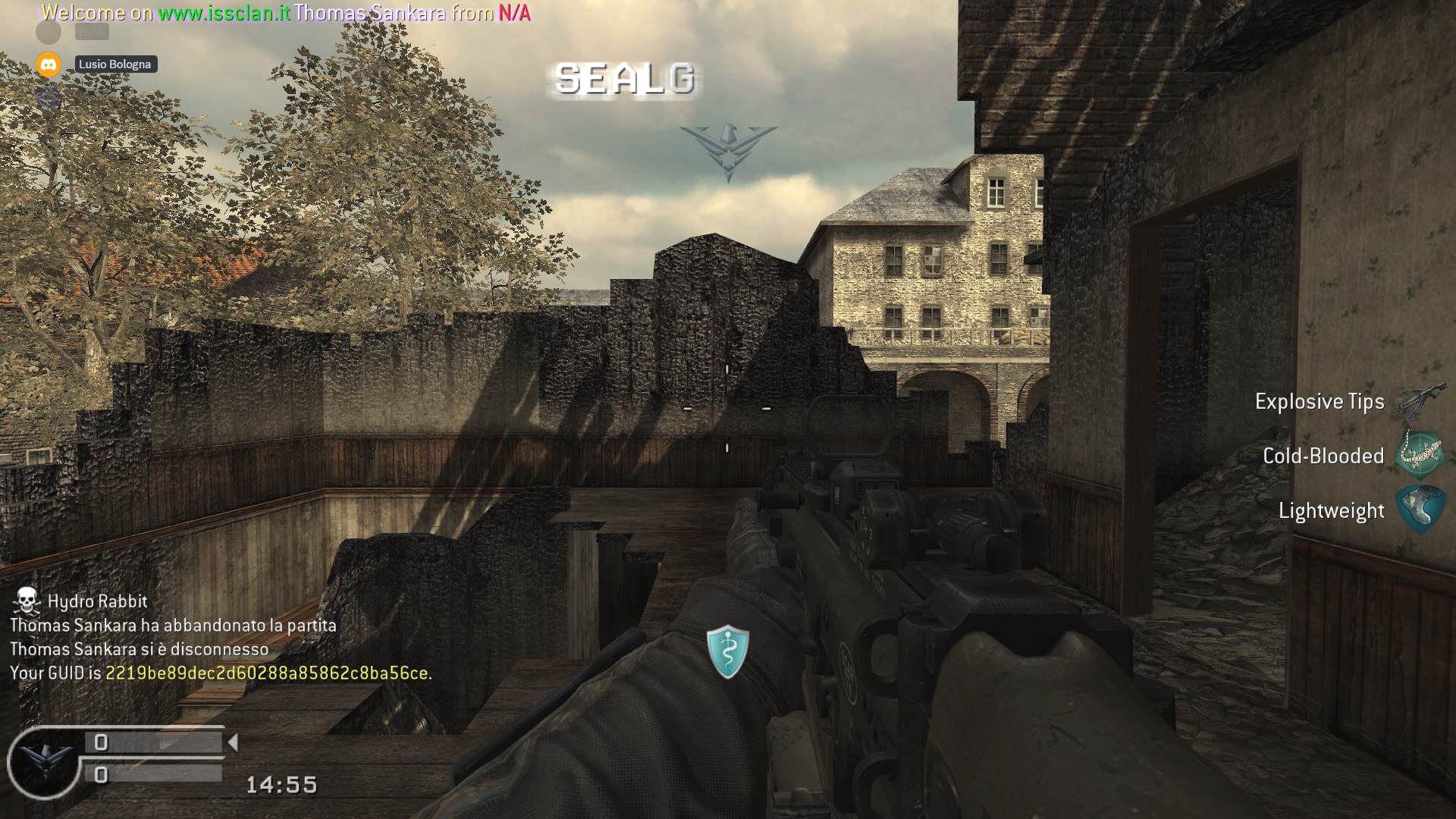Screen dimensions: 1456x819
Task: Click the Explosive Tips crossbow perk icon
Action: pos(1420,400)
